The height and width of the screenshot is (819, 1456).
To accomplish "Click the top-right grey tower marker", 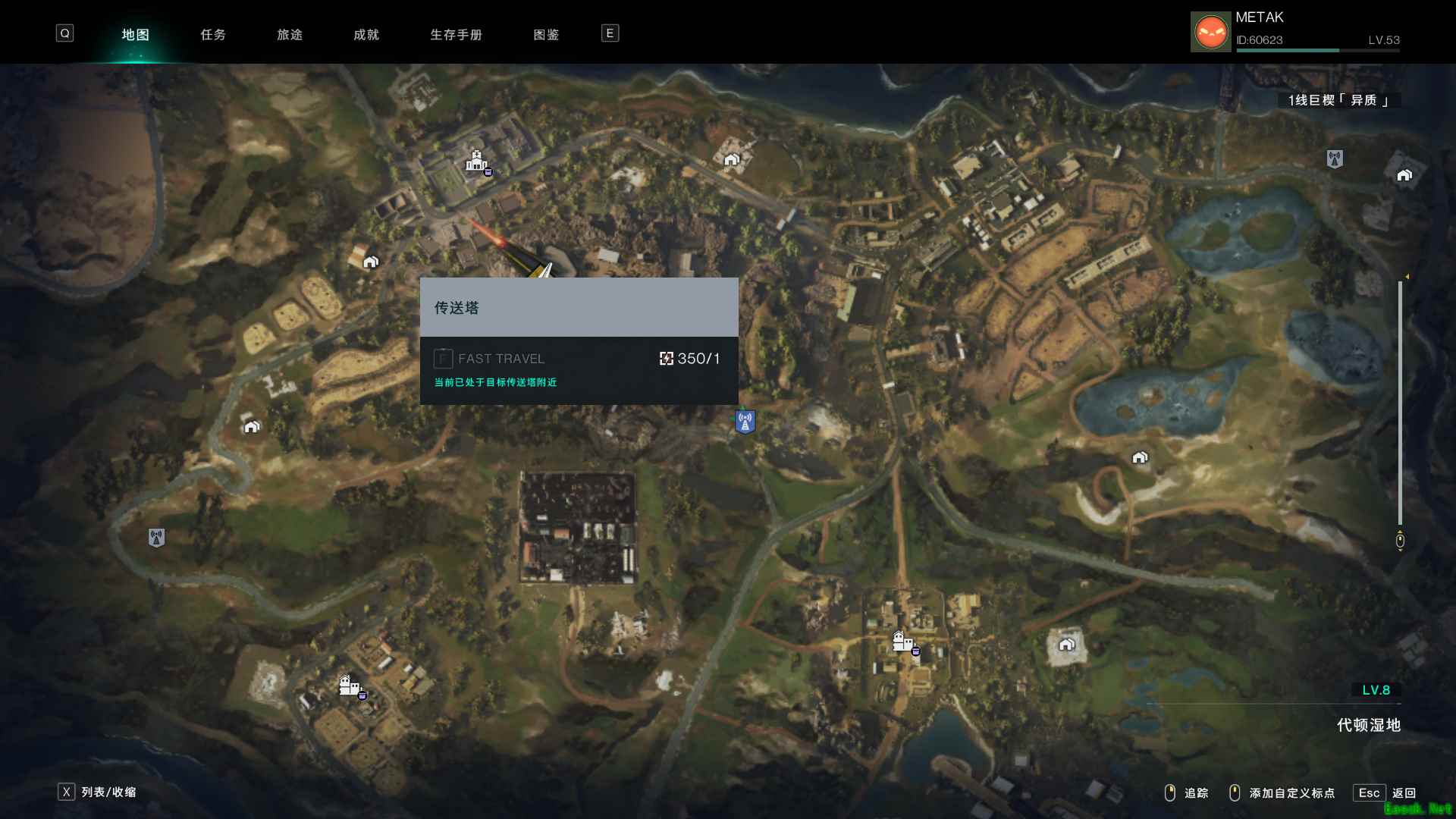I will click(1335, 158).
